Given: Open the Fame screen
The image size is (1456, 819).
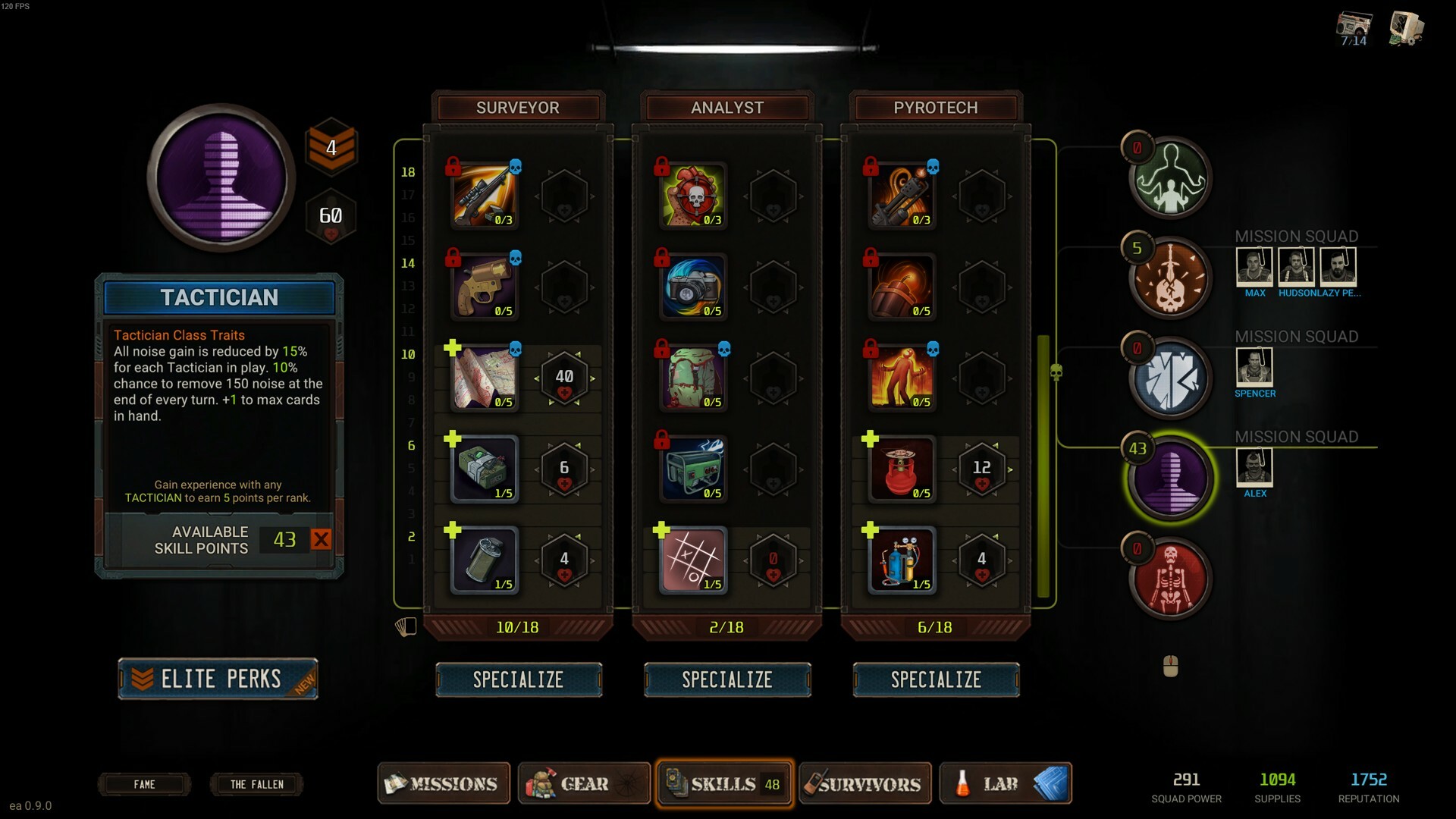Looking at the screenshot, I should (x=144, y=784).
